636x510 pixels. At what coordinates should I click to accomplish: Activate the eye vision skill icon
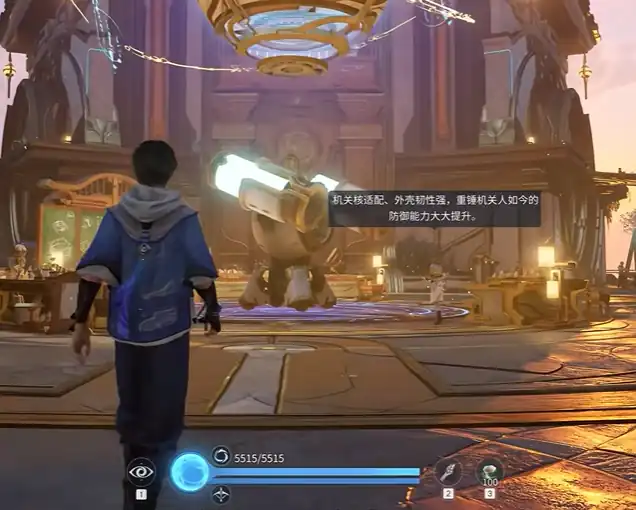point(141,472)
